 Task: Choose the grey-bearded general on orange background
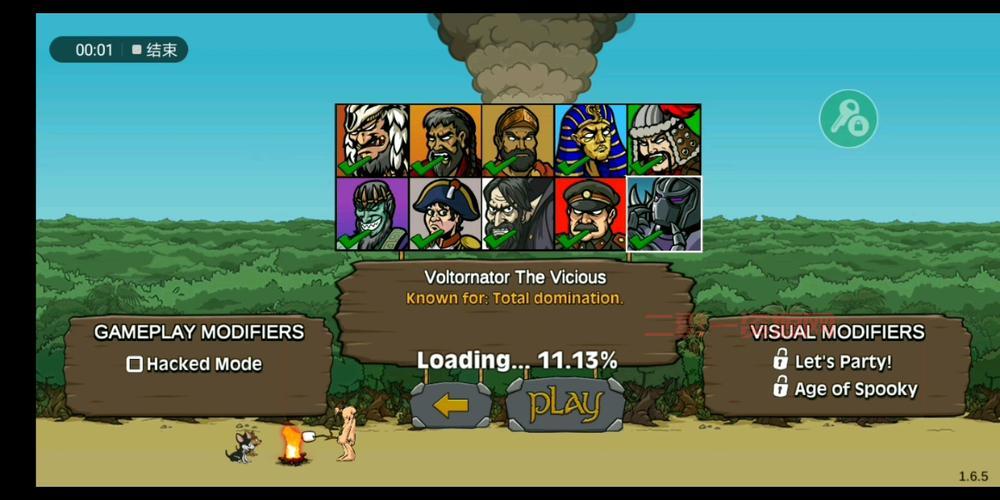pyautogui.click(x=445, y=140)
